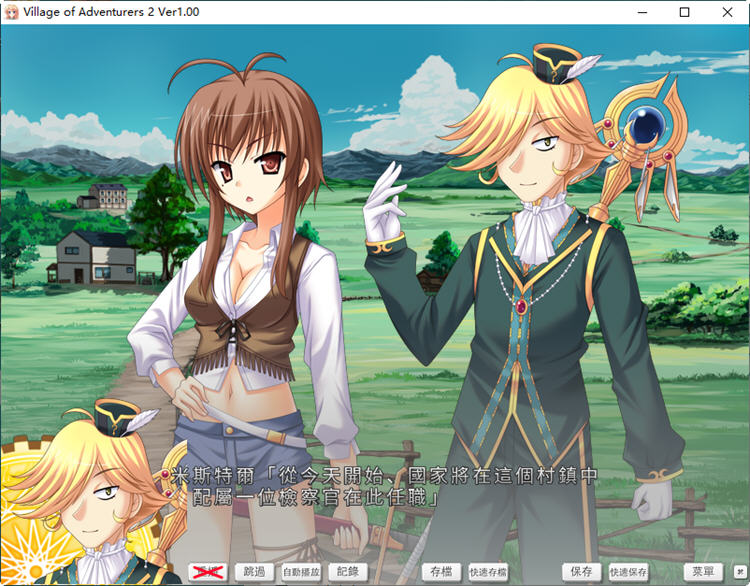Click the 快速保存 button
The image size is (750, 586).
[628, 572]
